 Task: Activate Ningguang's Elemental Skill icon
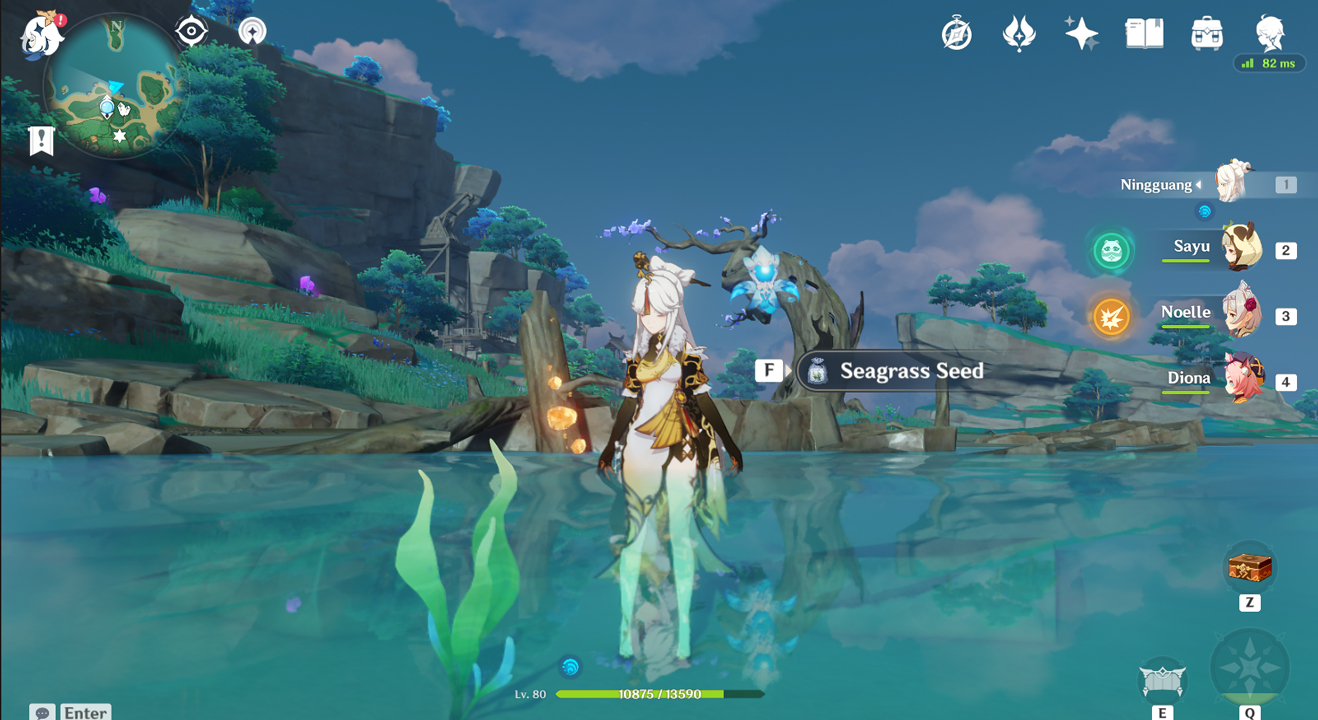pos(1162,682)
